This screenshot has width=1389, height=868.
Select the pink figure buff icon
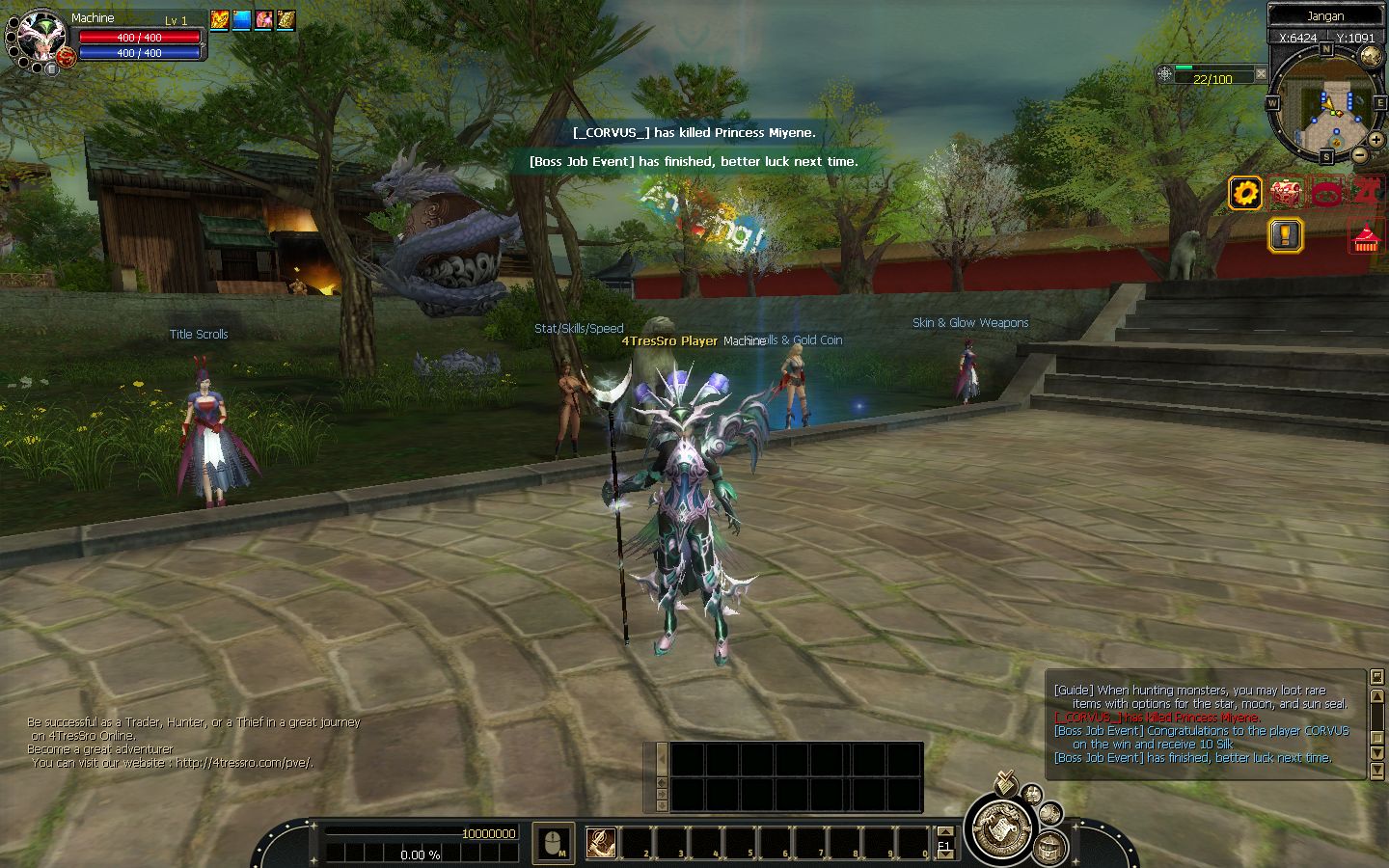(x=263, y=19)
